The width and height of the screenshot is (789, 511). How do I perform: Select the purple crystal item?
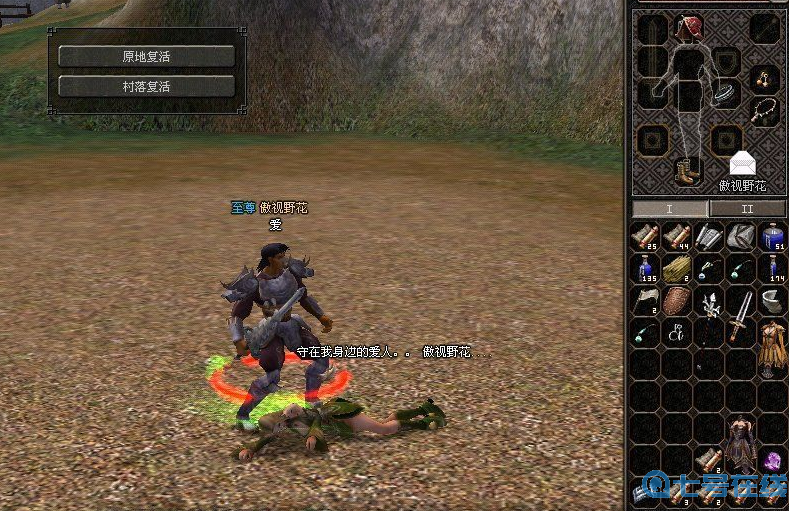tap(773, 462)
